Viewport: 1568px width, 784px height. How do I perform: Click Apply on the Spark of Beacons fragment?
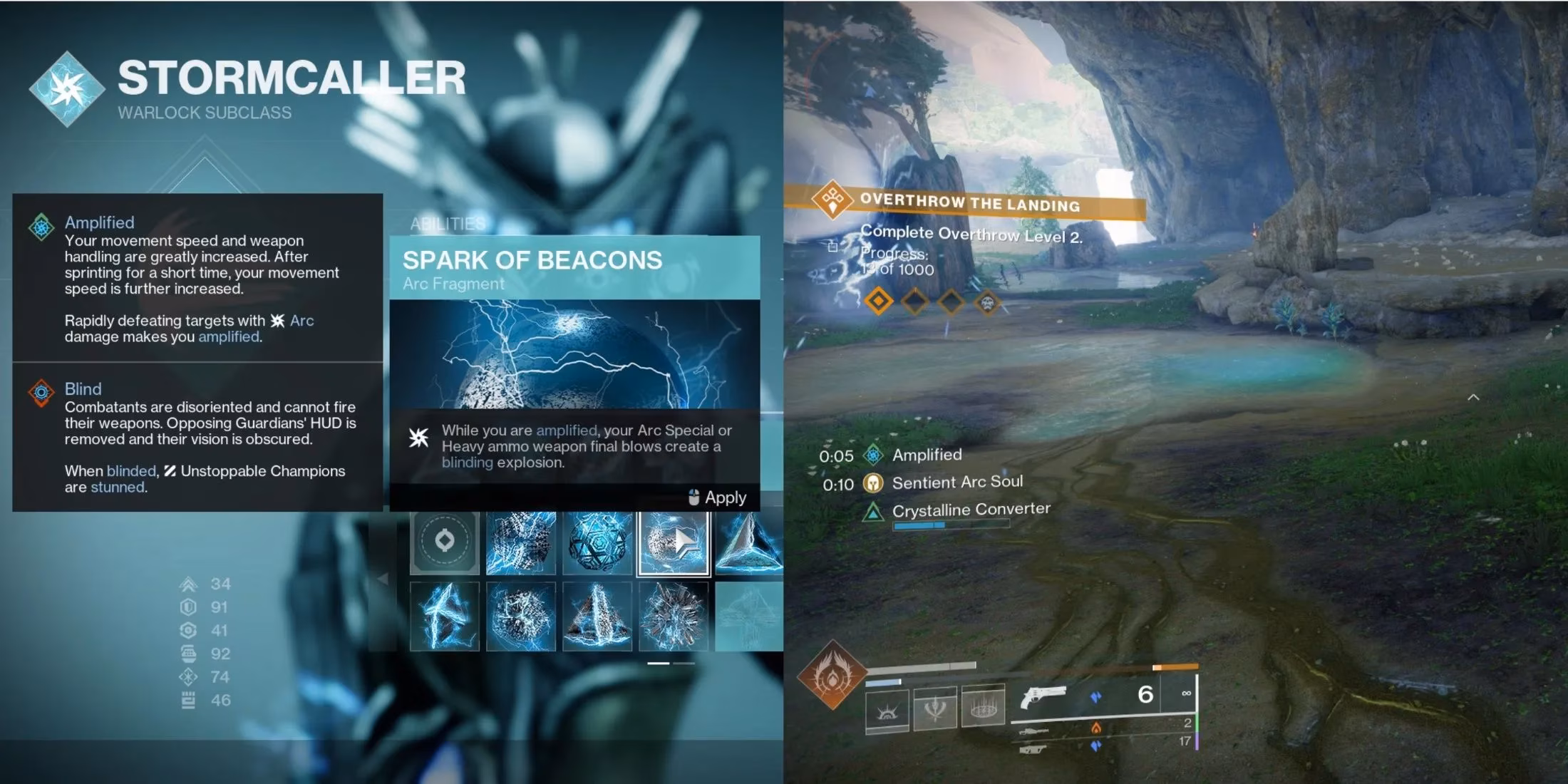tap(721, 497)
